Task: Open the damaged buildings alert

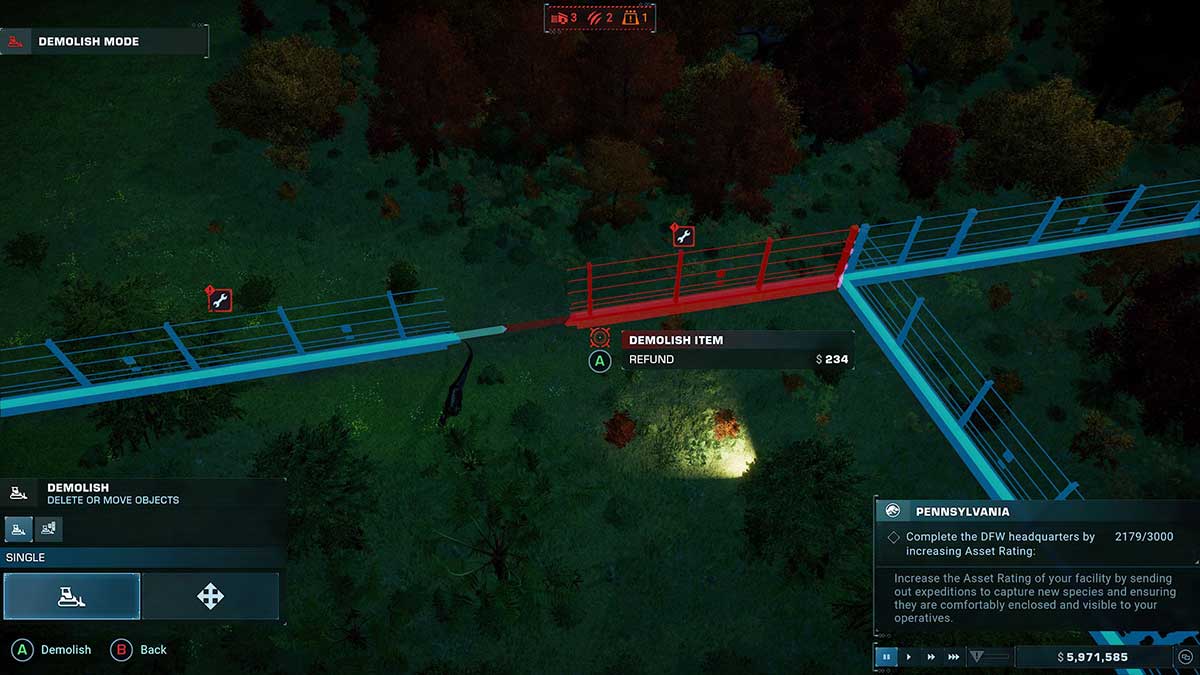Action: pyautogui.click(x=565, y=18)
